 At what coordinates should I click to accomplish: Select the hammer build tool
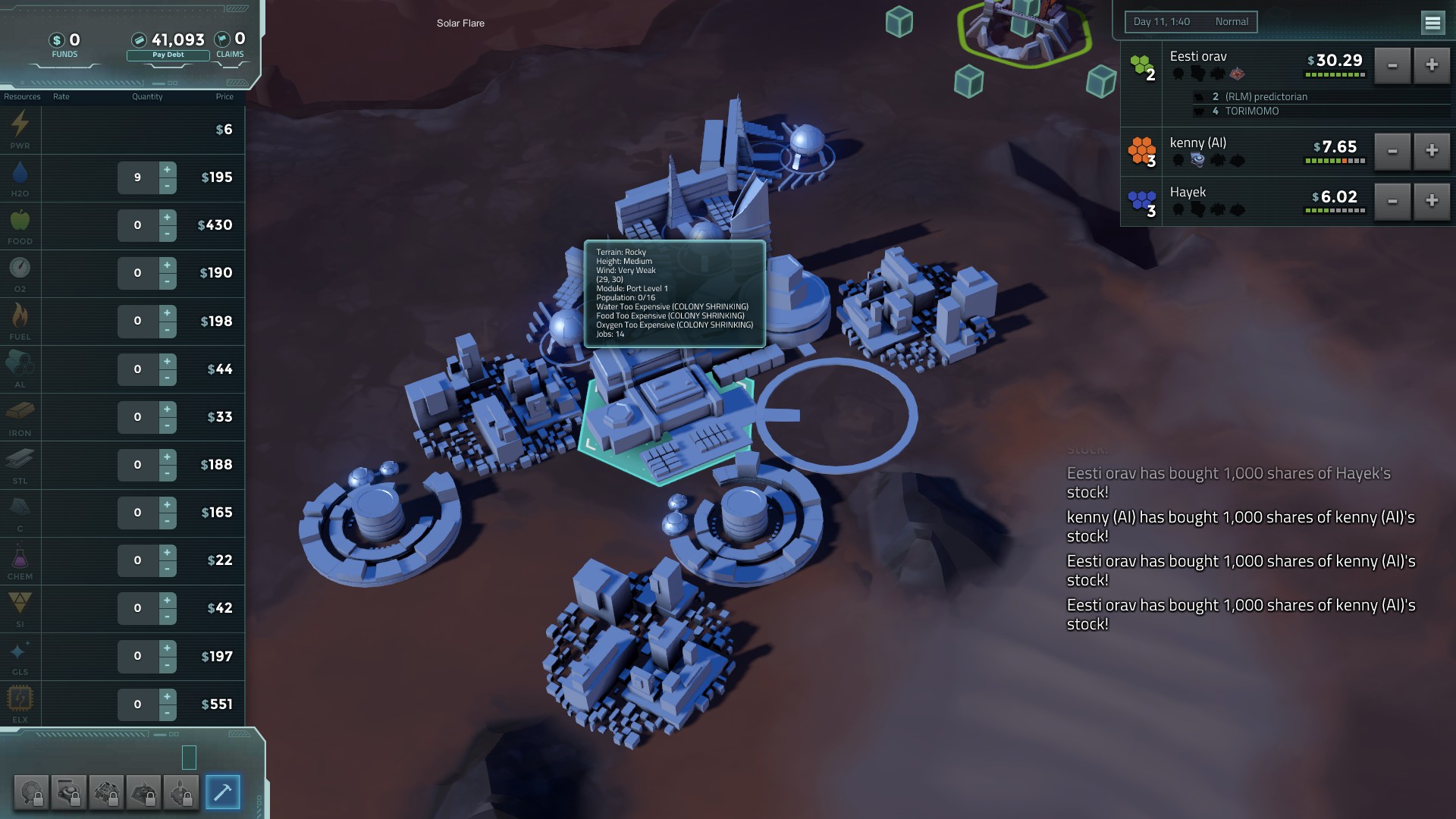pos(222,792)
